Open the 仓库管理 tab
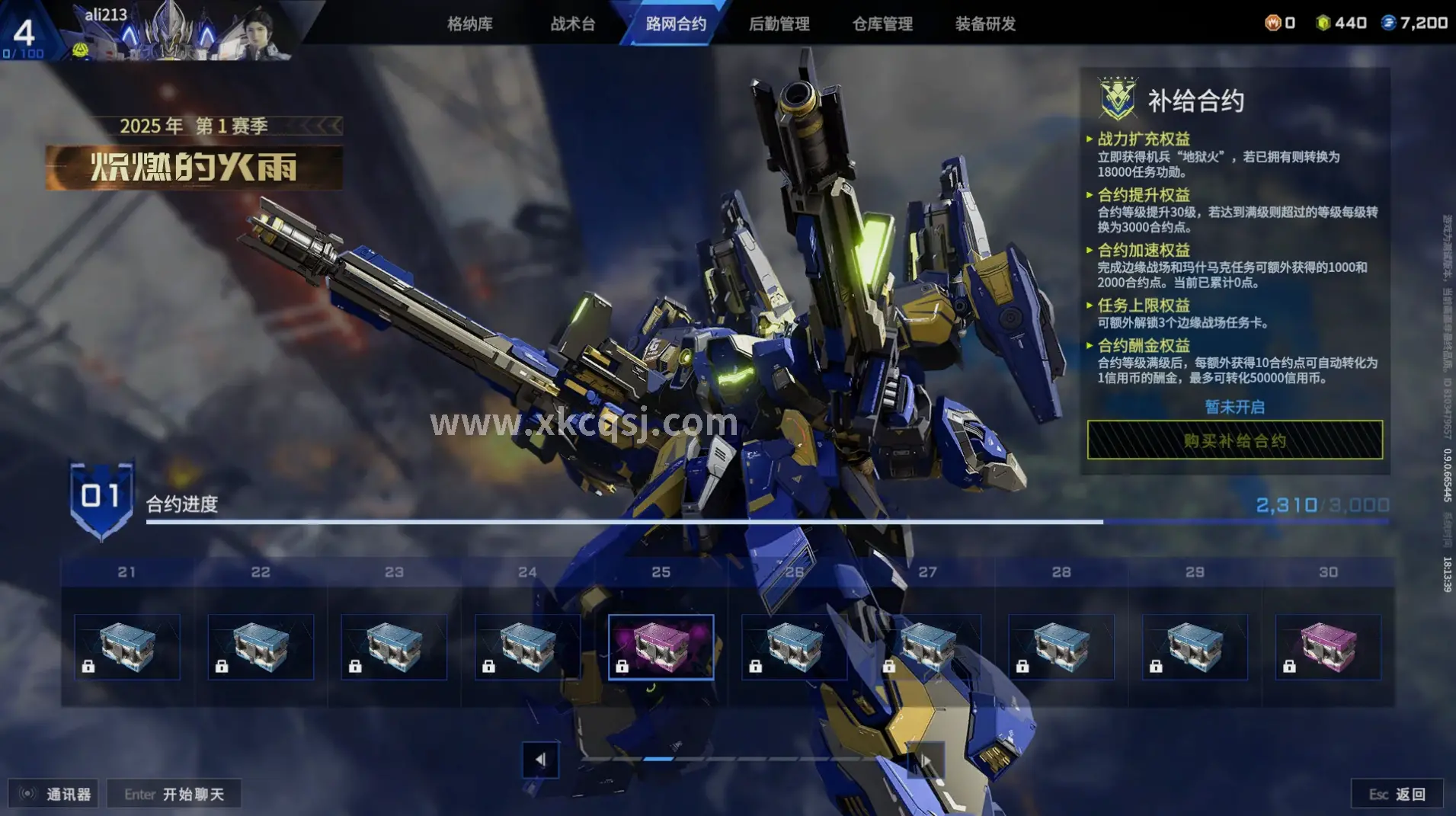 pos(882,24)
